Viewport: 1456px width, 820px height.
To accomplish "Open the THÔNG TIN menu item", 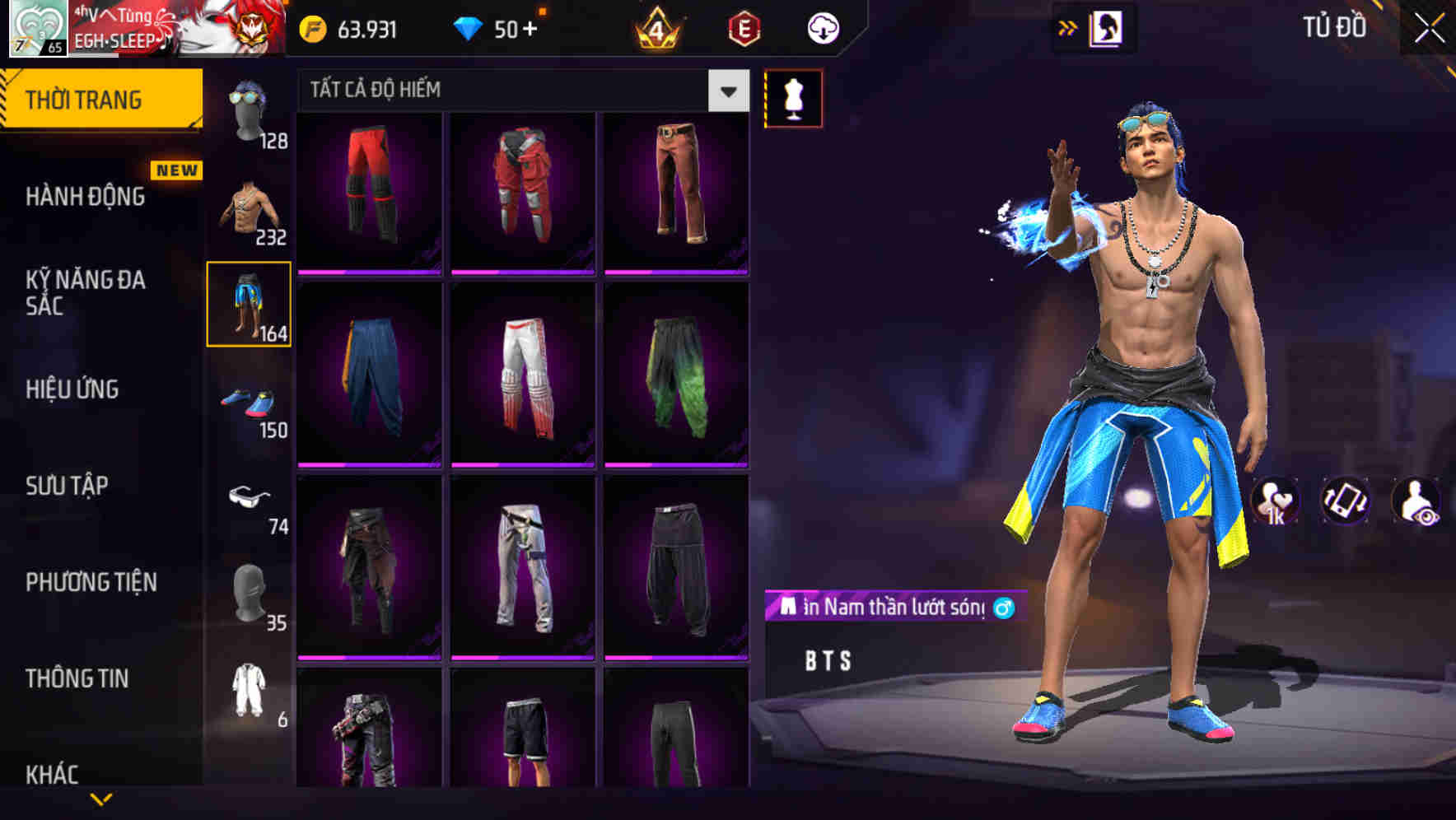I will pos(77,678).
